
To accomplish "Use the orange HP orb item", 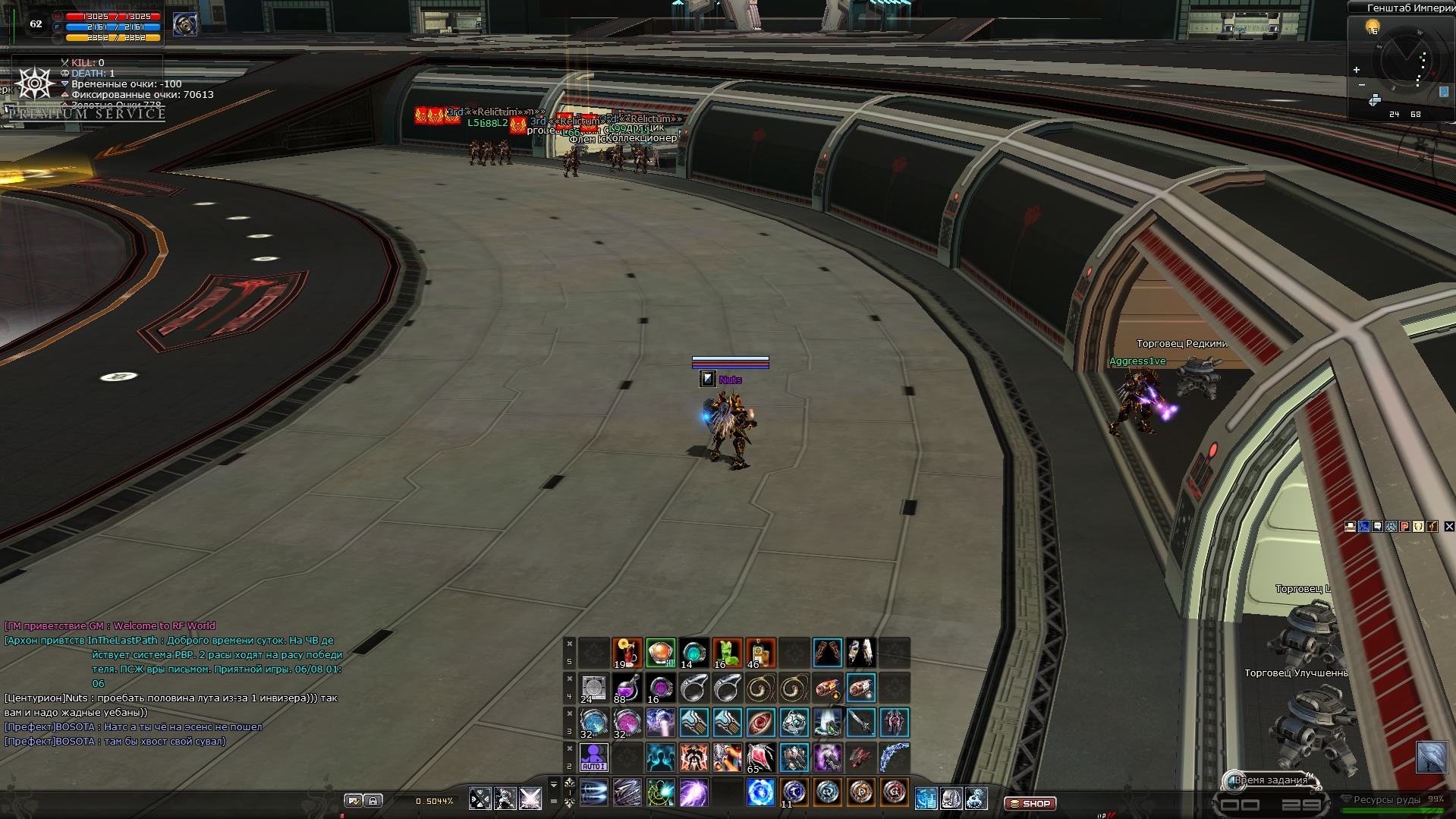I will tap(660, 653).
